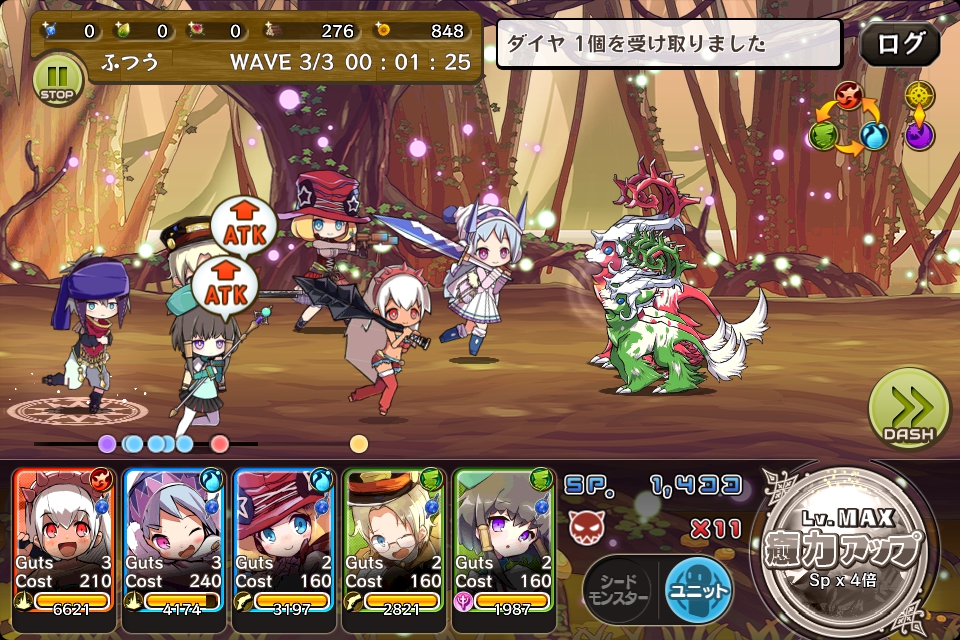The width and height of the screenshot is (960, 640).
Task: Deploy the silver-haired winking unit card costing 240
Action: click(x=172, y=540)
